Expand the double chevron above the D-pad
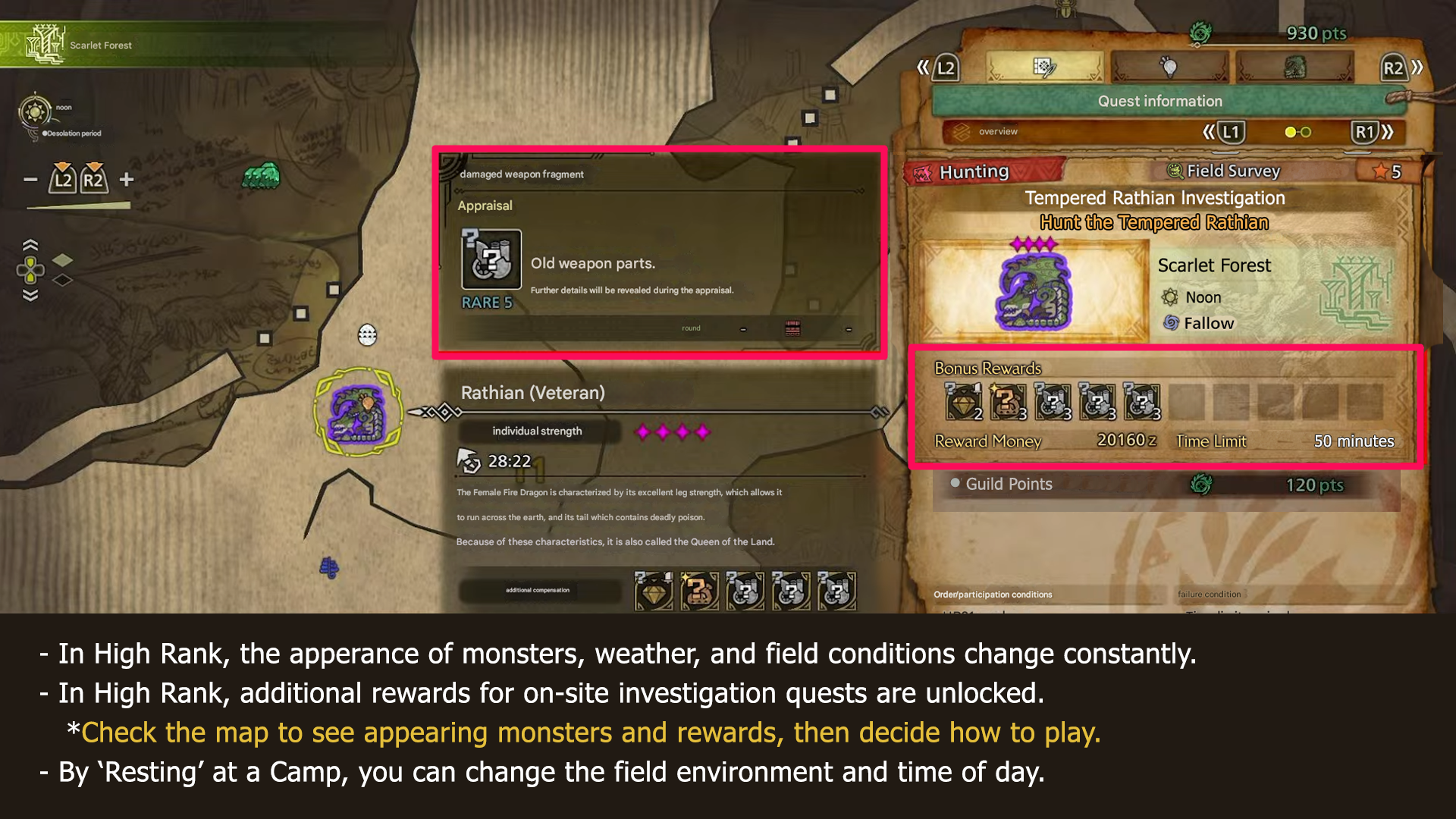1456x819 pixels. [30, 244]
